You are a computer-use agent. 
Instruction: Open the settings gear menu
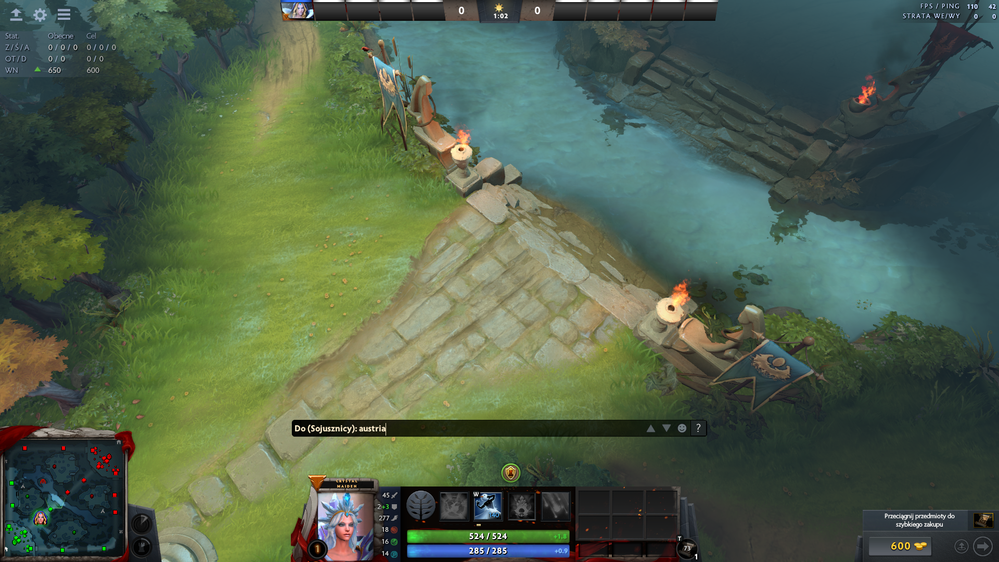40,15
